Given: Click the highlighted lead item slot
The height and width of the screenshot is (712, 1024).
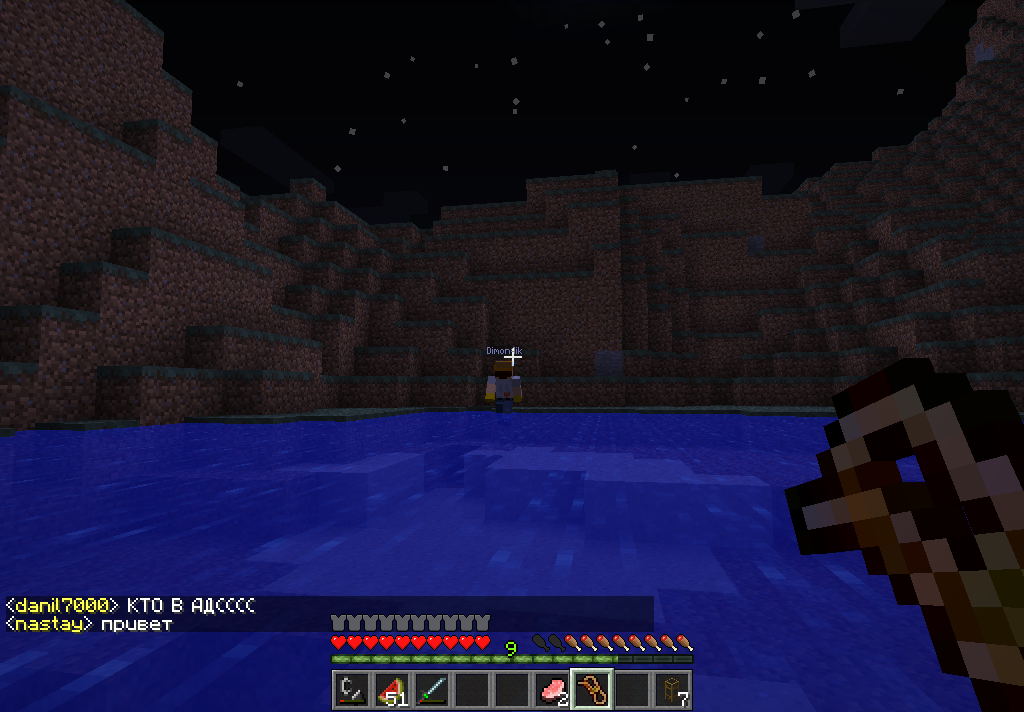Looking at the screenshot, I should pyautogui.click(x=591, y=690).
